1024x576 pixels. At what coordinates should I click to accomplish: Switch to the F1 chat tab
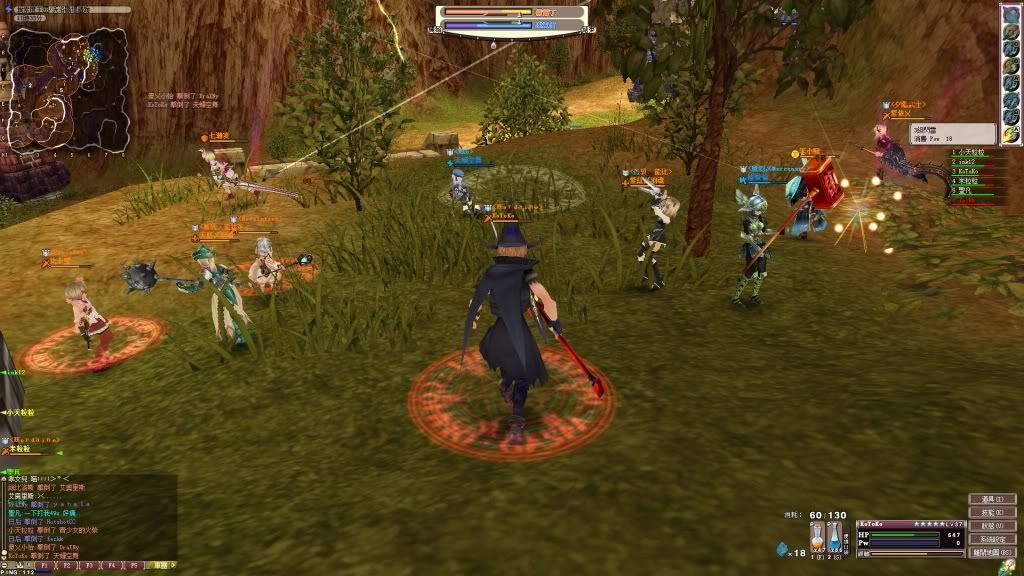coord(43,565)
